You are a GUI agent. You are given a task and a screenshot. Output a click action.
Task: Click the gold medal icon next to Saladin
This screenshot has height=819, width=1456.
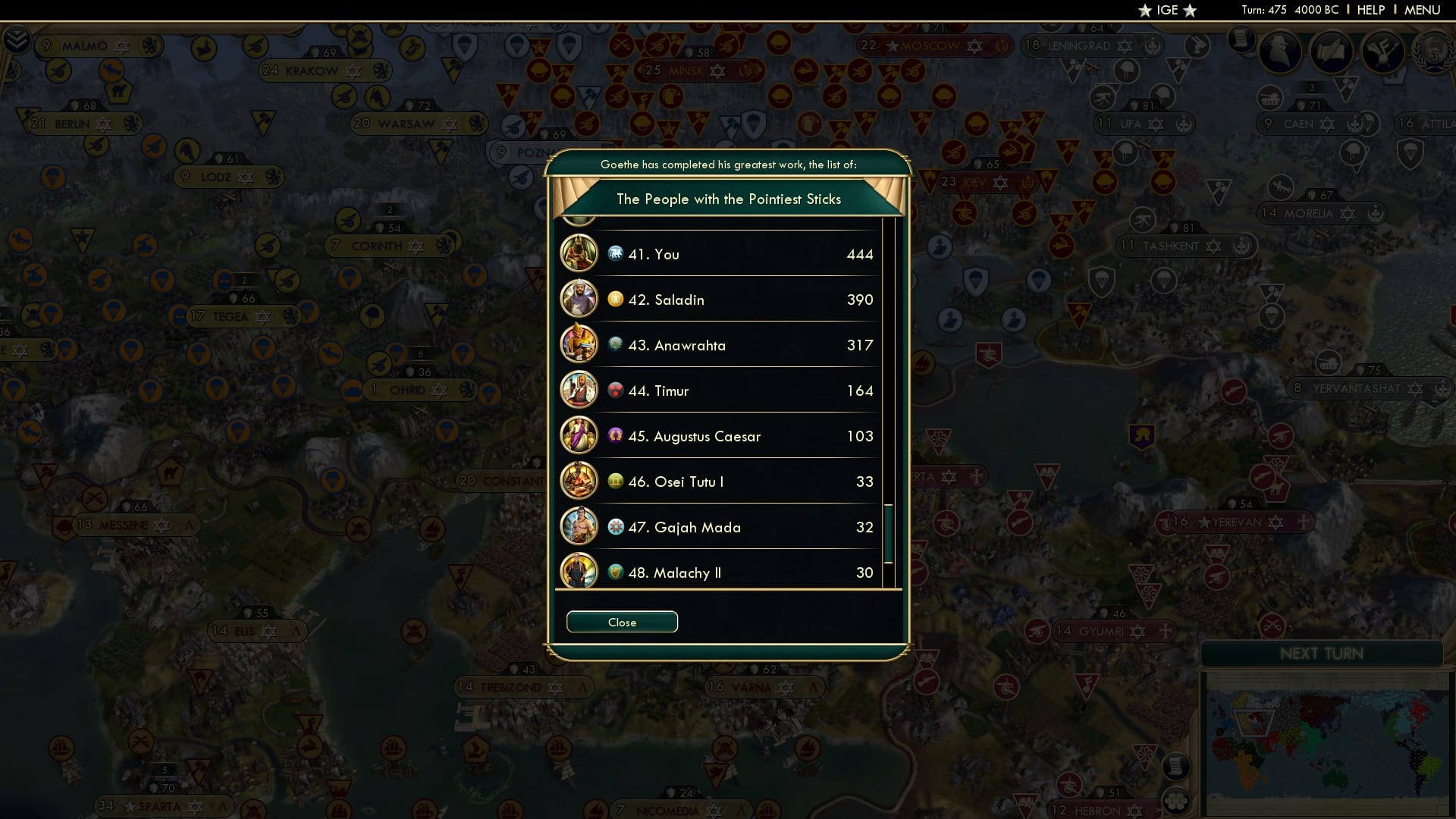click(614, 299)
